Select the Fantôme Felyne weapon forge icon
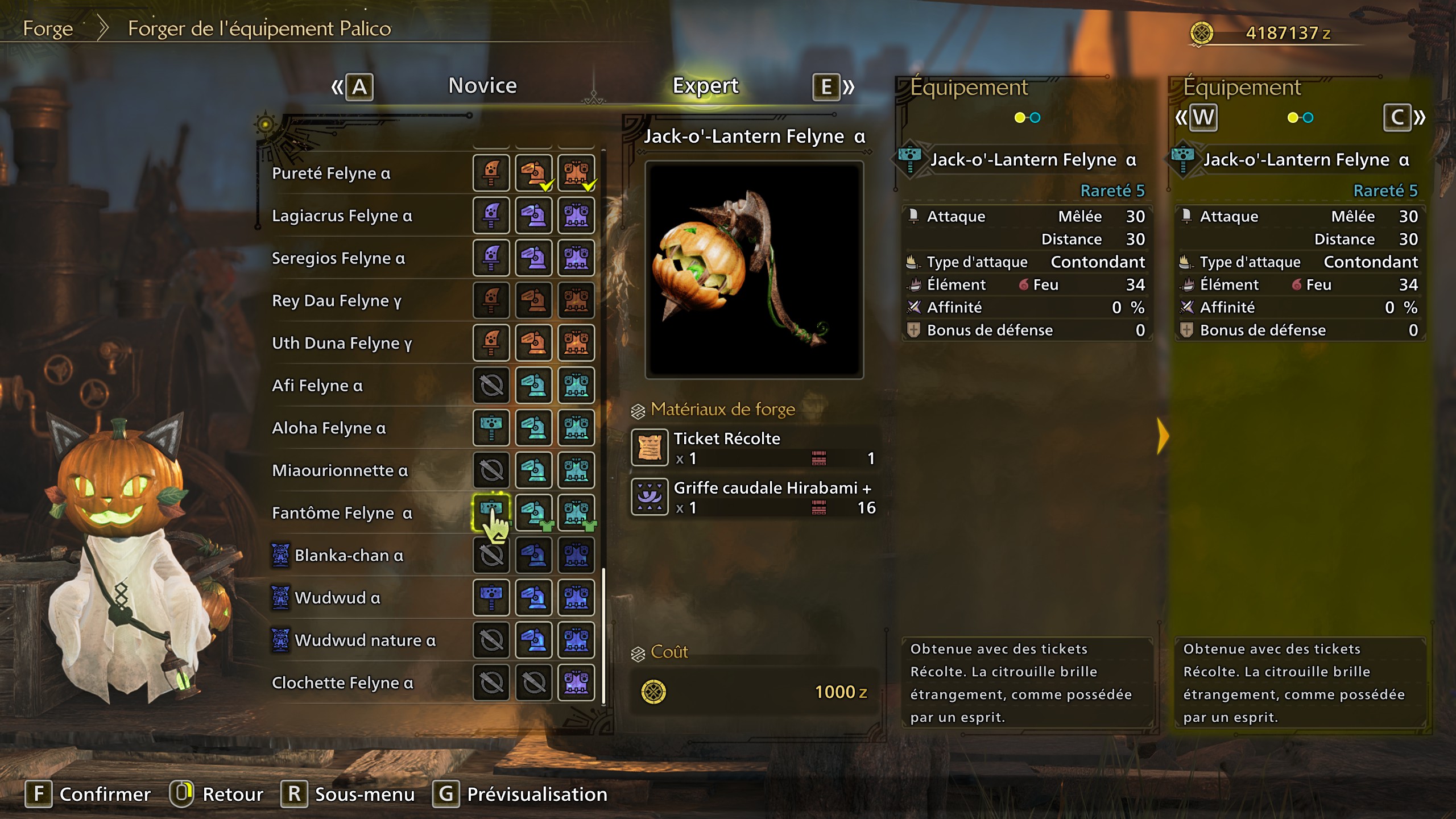Screen dimensions: 1456x819 tap(490, 512)
